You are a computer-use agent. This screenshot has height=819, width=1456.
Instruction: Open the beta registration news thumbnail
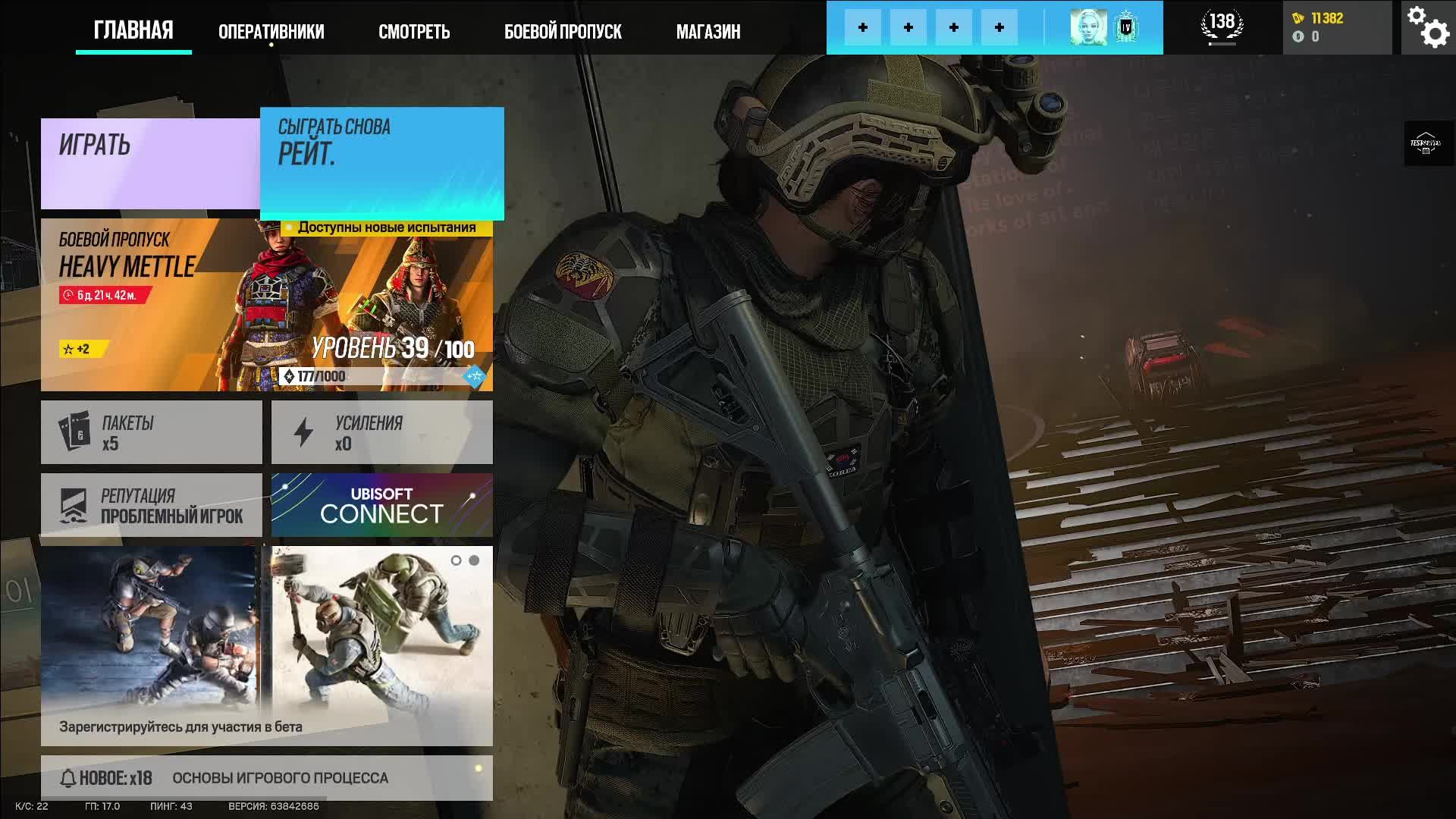point(152,637)
